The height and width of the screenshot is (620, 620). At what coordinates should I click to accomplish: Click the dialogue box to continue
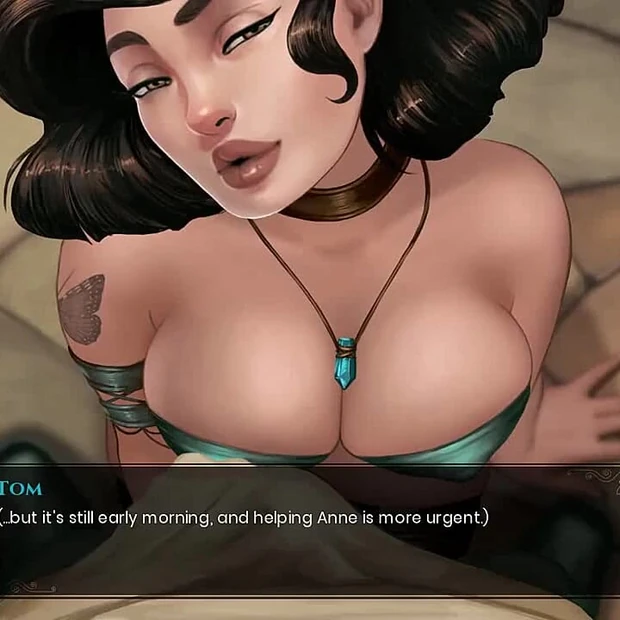310,530
